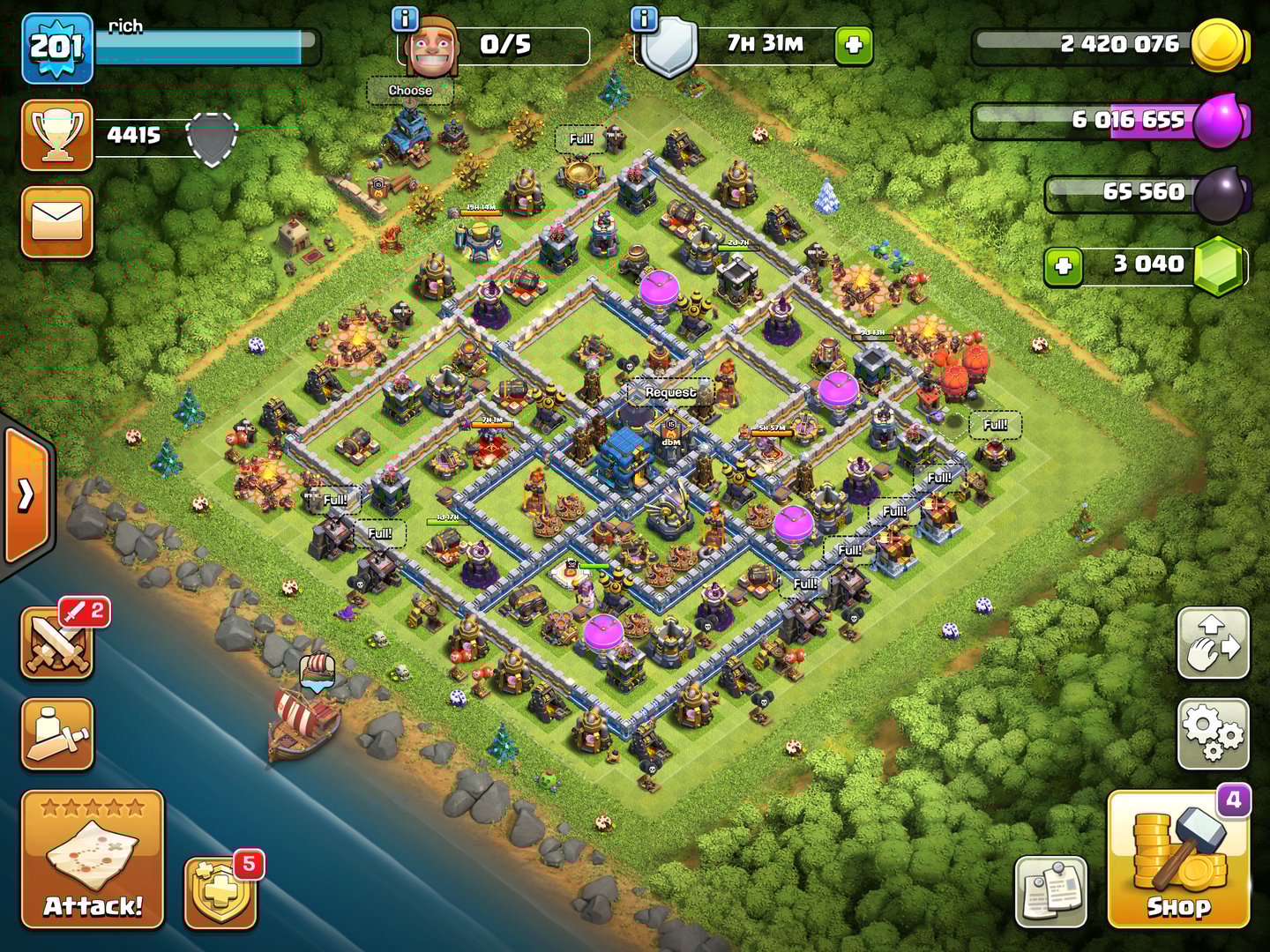Viewport: 1270px width, 952px height.
Task: Tap the gold coin resource icon
Action: click(1217, 44)
